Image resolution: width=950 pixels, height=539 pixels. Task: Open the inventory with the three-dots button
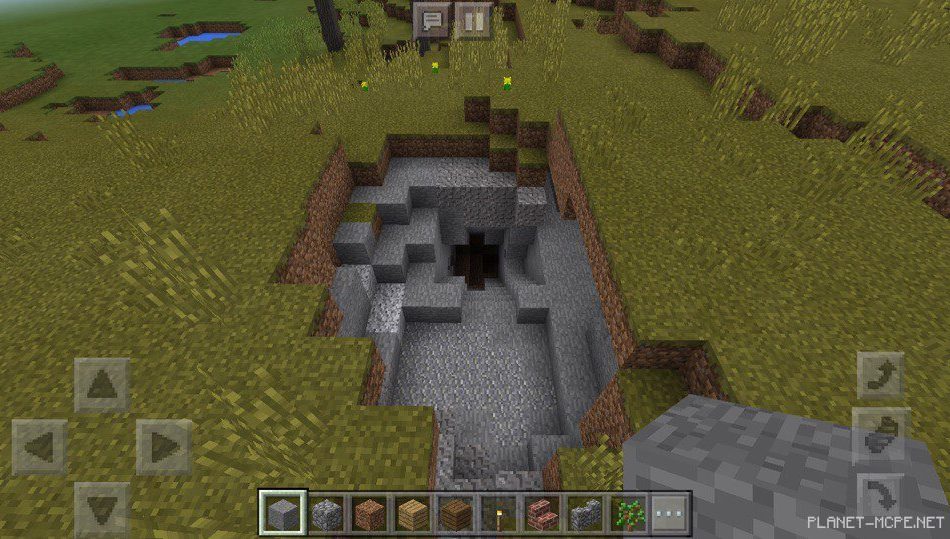pyautogui.click(x=671, y=514)
